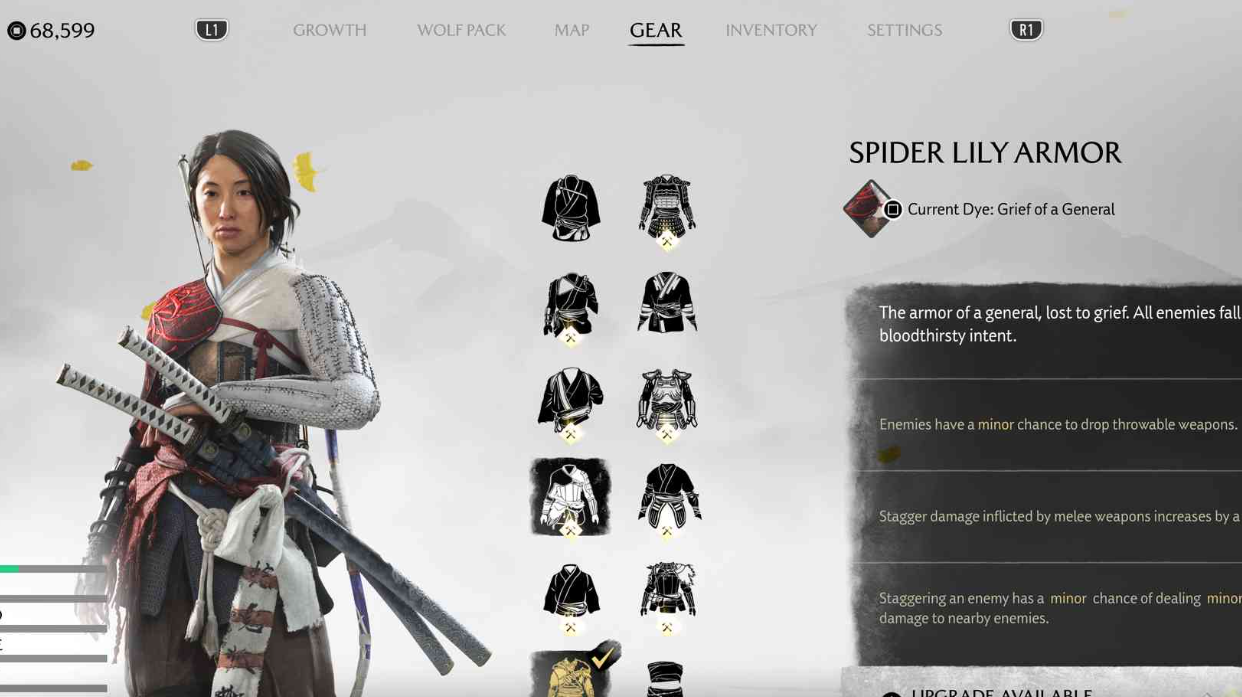The width and height of the screenshot is (1242, 697).
Task: Go to the Map tab
Action: pos(571,30)
